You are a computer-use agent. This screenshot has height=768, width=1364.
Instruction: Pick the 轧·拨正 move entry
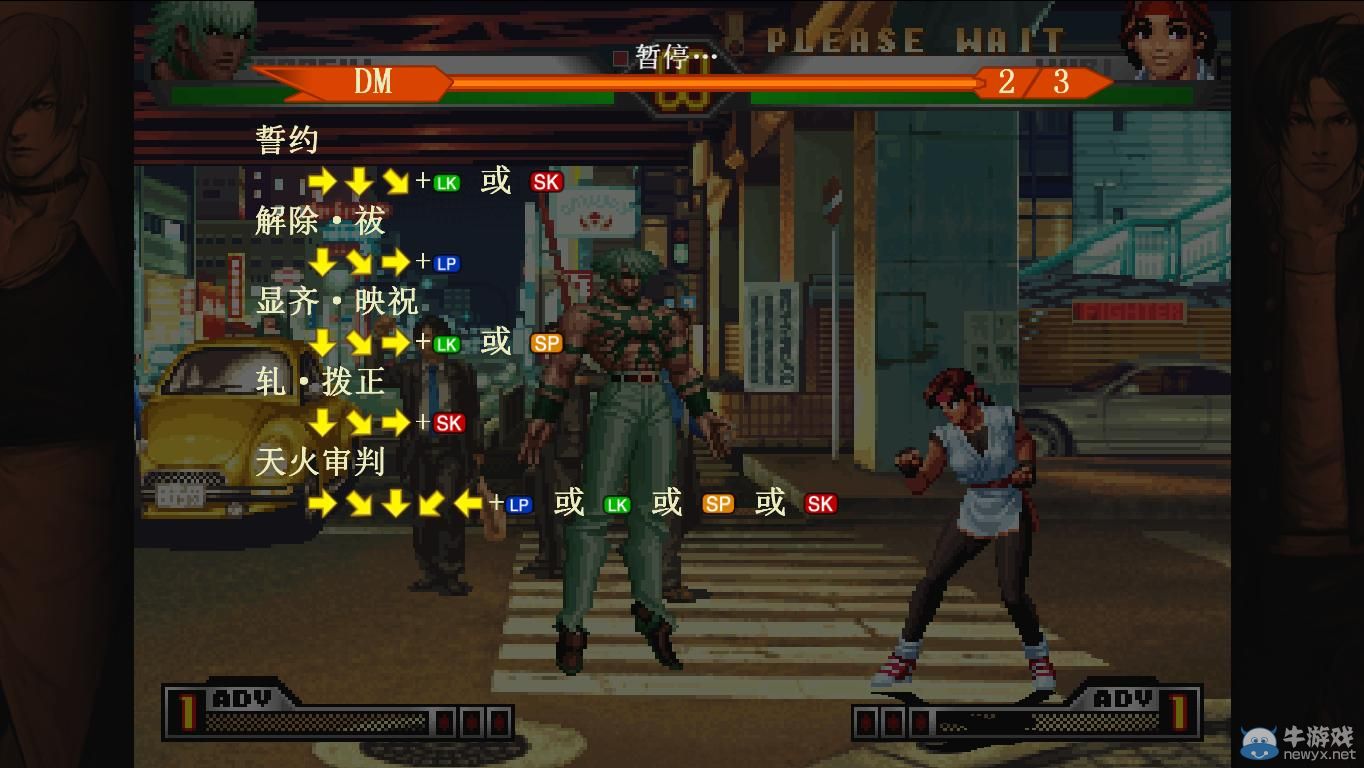(x=320, y=381)
